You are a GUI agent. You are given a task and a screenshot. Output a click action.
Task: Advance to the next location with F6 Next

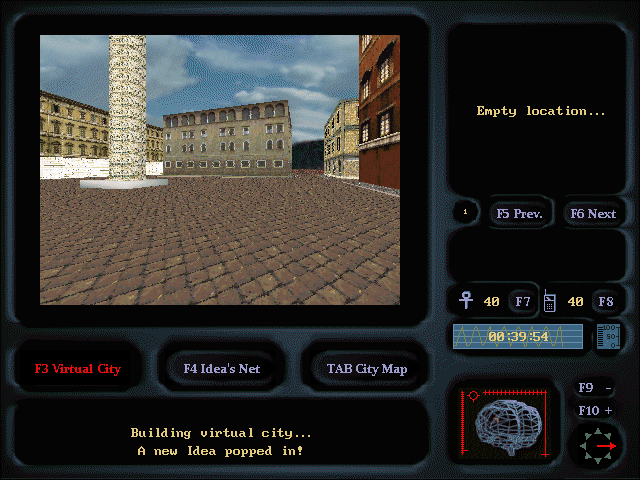593,213
